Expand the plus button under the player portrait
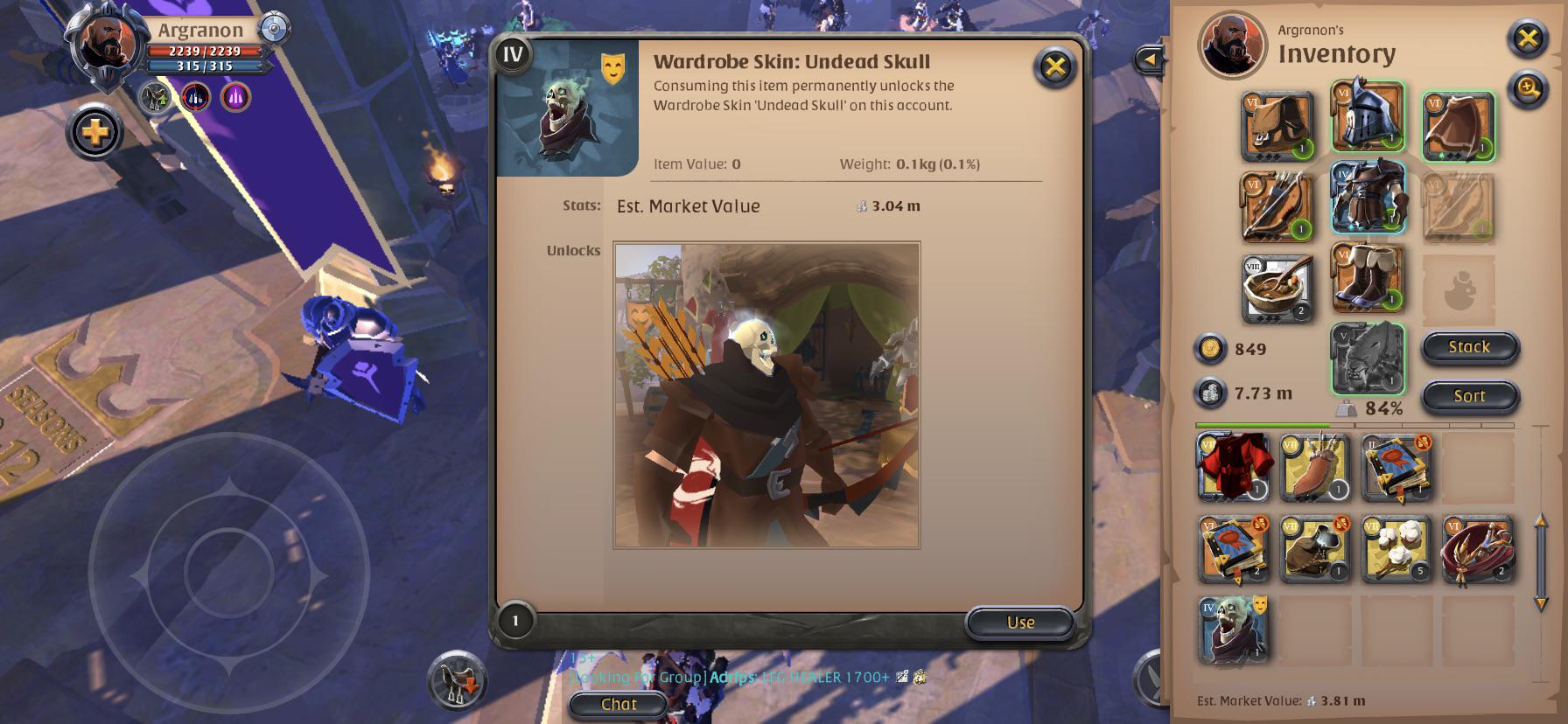1568x724 pixels. 94,133
